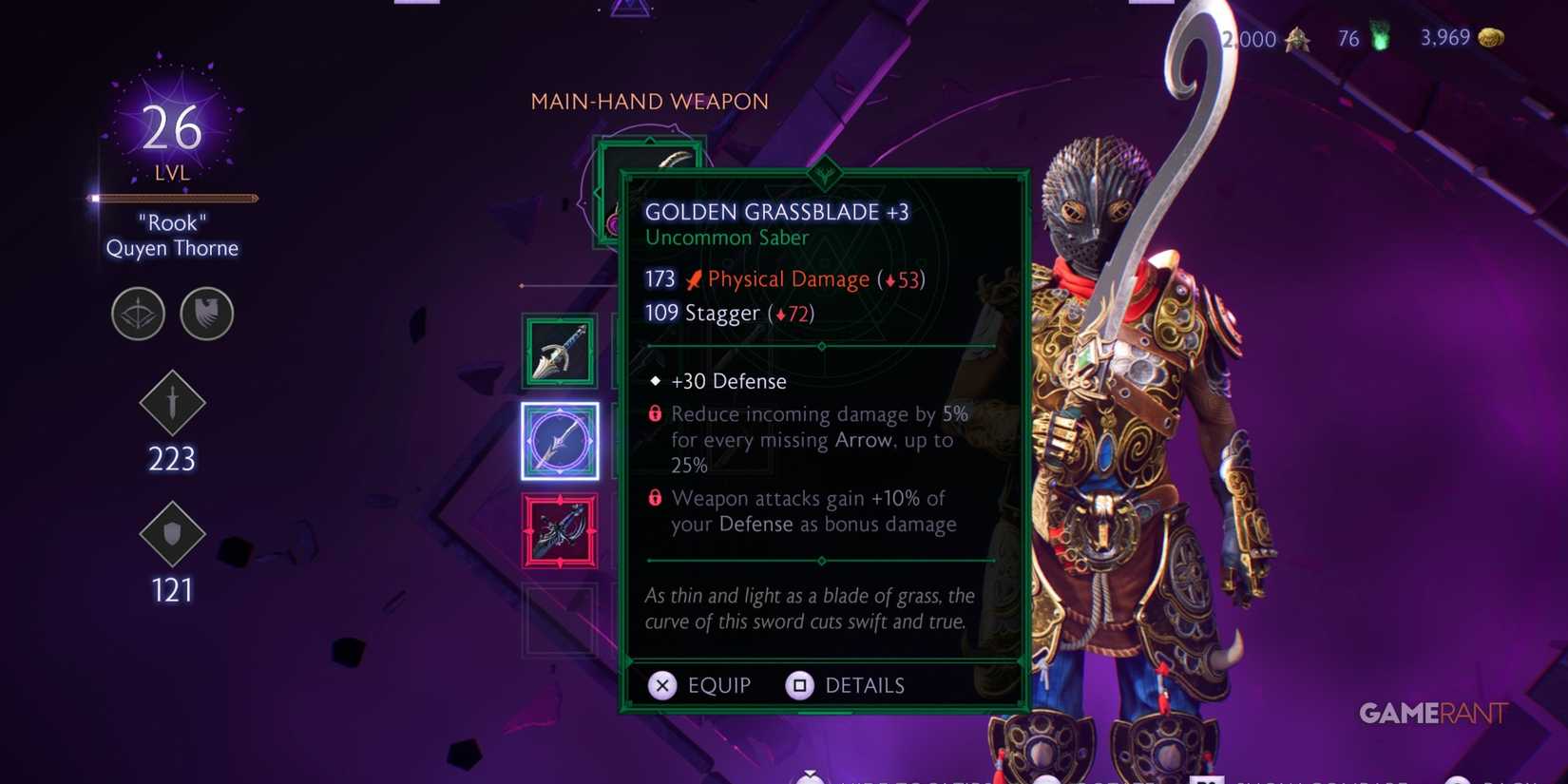Click the shield emblem icon beside the bow icon

pos(207,314)
